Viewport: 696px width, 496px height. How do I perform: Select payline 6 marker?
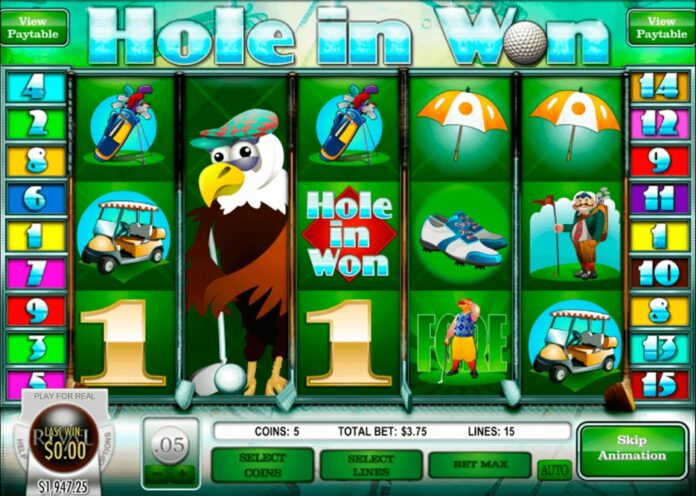tap(34, 198)
